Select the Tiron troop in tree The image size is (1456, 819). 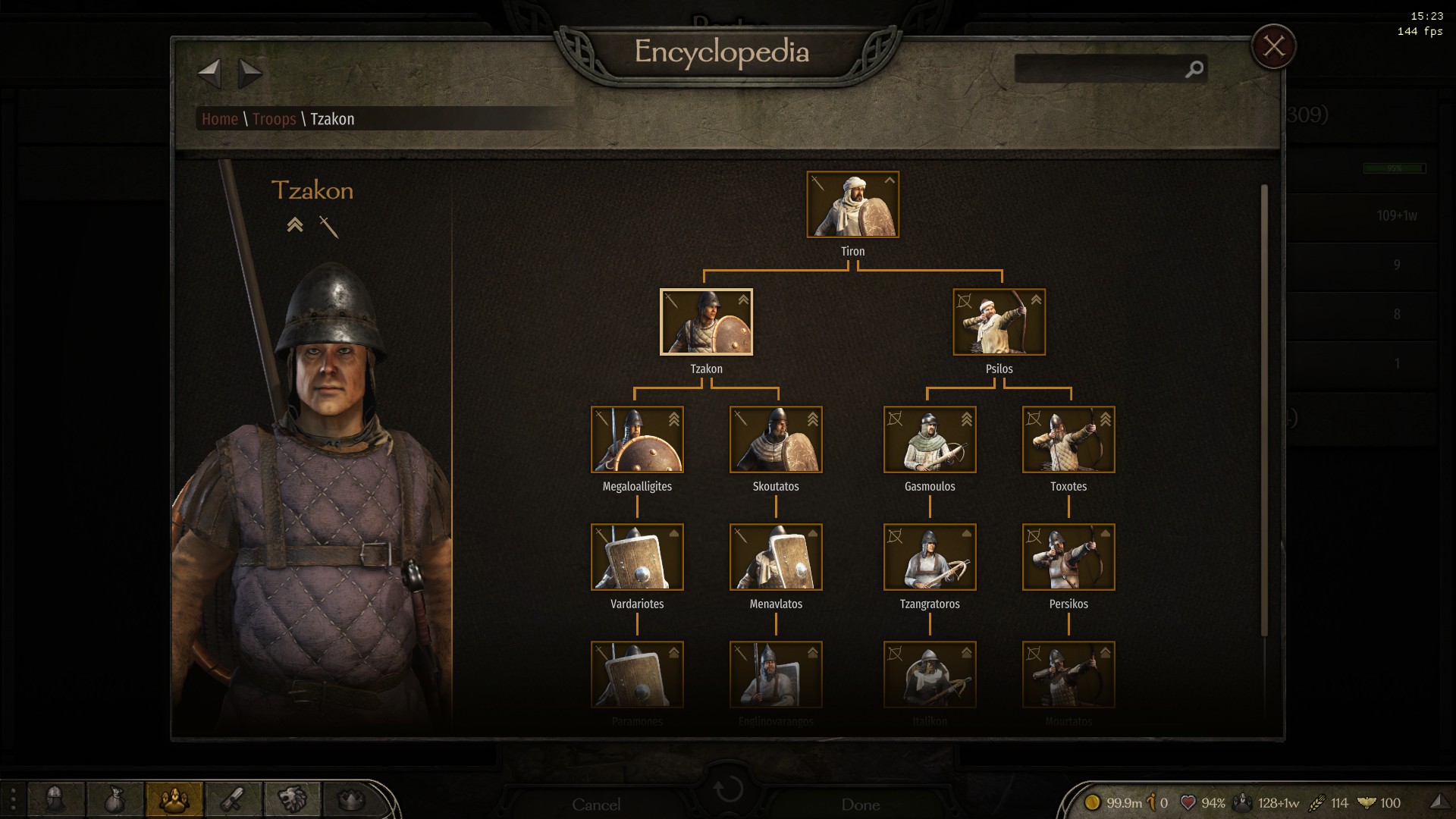852,205
